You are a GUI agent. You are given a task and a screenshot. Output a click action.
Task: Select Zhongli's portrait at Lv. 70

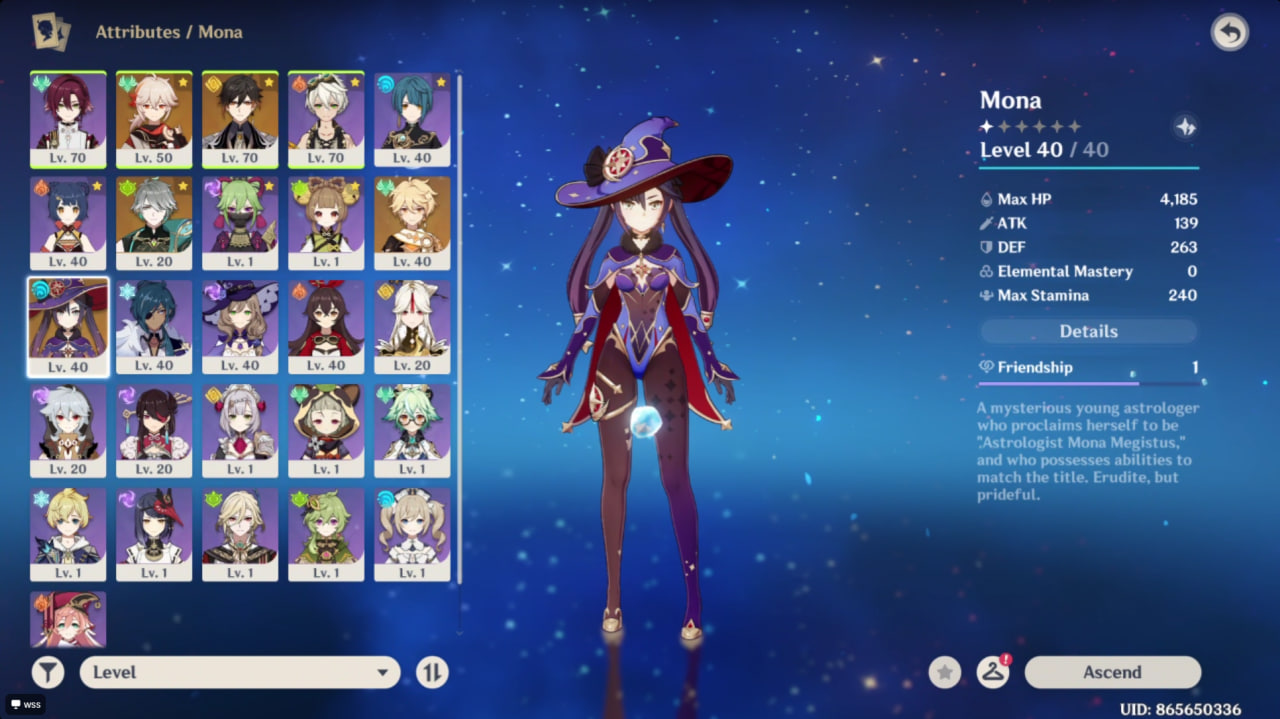pos(240,118)
